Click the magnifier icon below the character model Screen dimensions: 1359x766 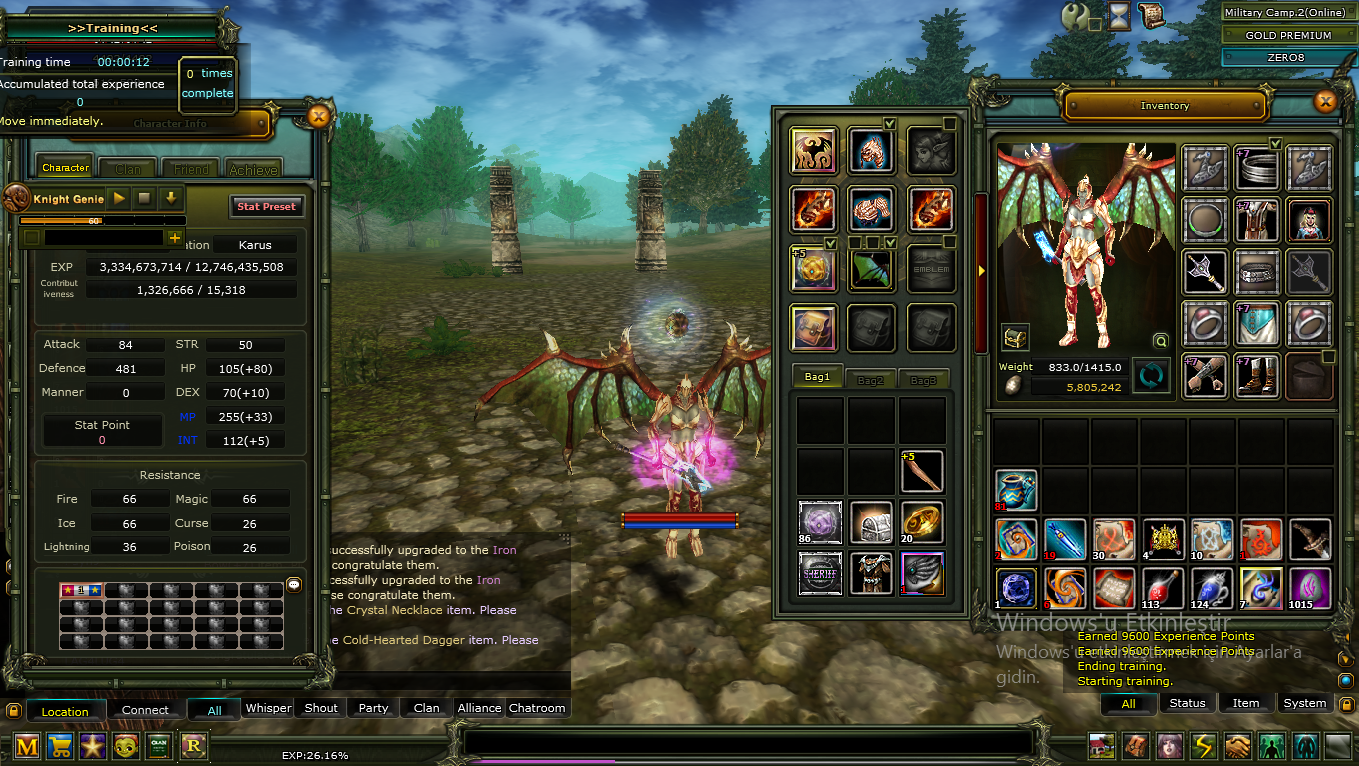[x=1160, y=340]
